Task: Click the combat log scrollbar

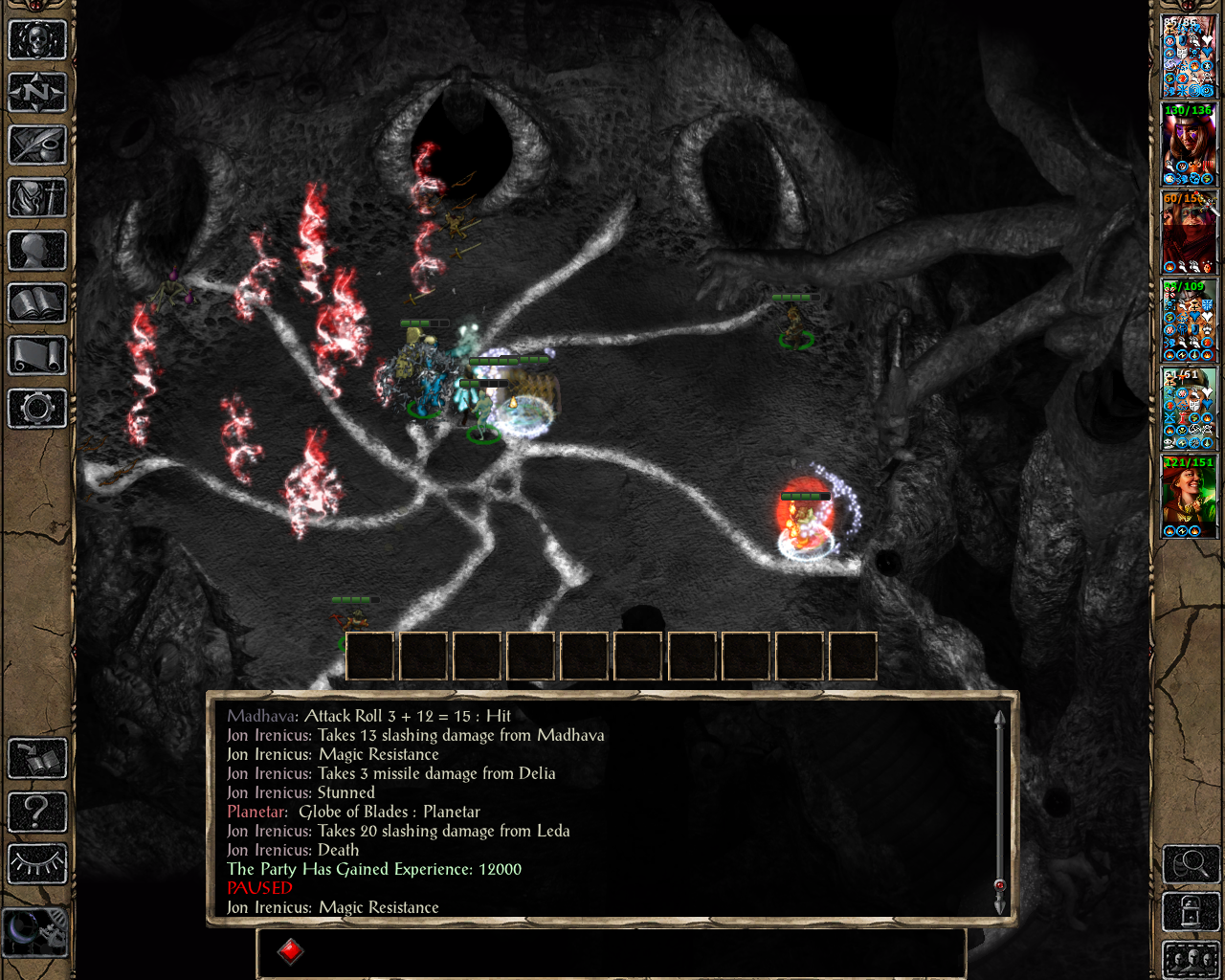Action: pyautogui.click(x=999, y=812)
